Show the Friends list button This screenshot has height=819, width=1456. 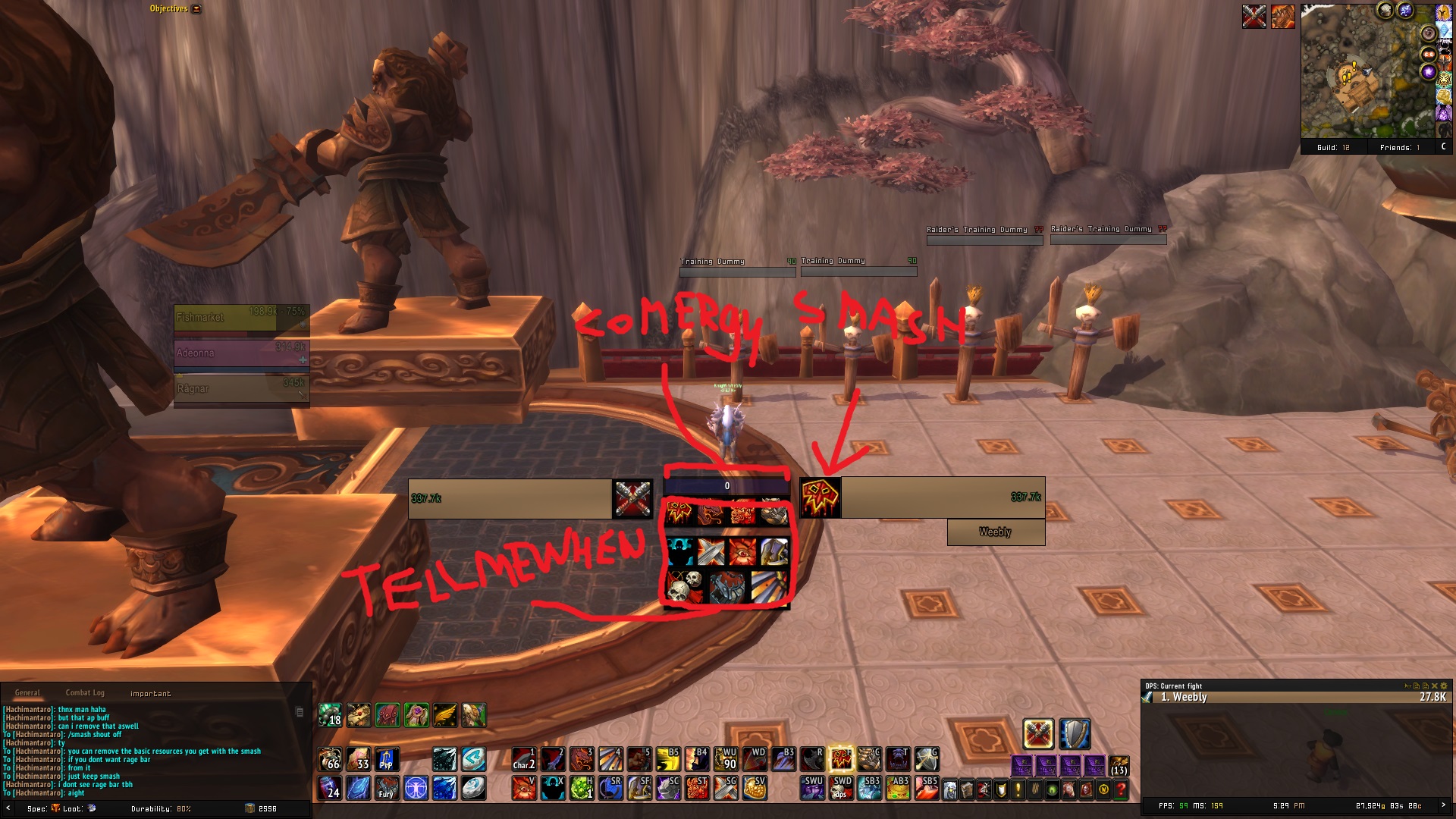click(x=1399, y=148)
